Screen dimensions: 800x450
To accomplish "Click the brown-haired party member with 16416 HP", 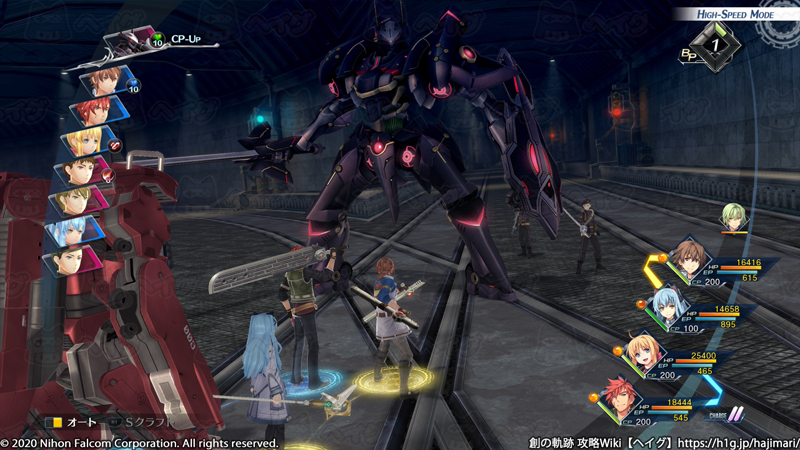I will click(687, 259).
